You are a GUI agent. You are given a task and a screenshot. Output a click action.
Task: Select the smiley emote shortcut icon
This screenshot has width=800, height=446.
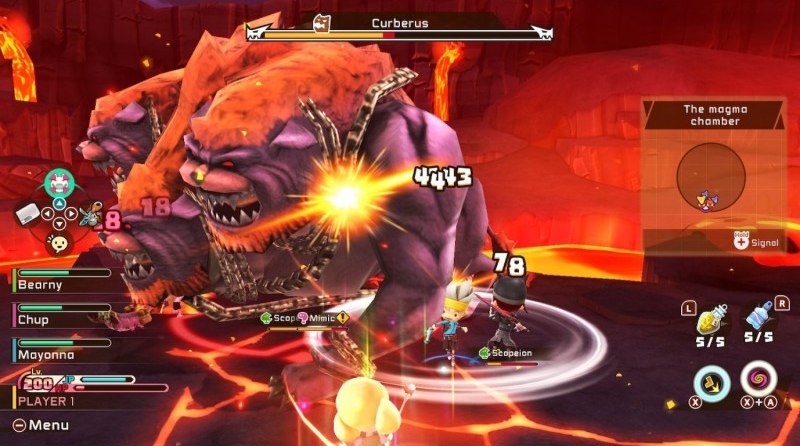(x=59, y=242)
